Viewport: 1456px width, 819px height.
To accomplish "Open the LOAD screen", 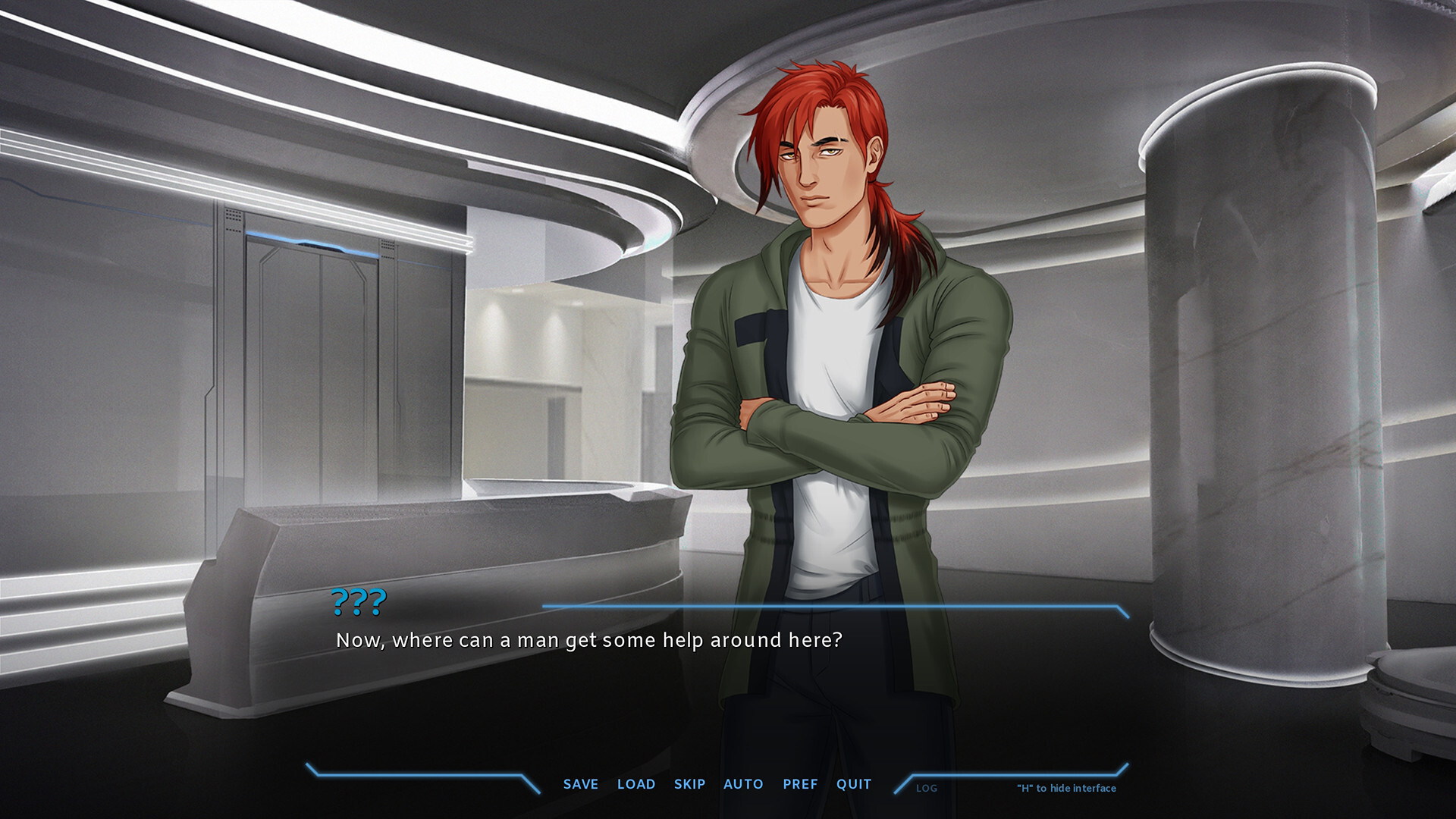I will click(637, 784).
